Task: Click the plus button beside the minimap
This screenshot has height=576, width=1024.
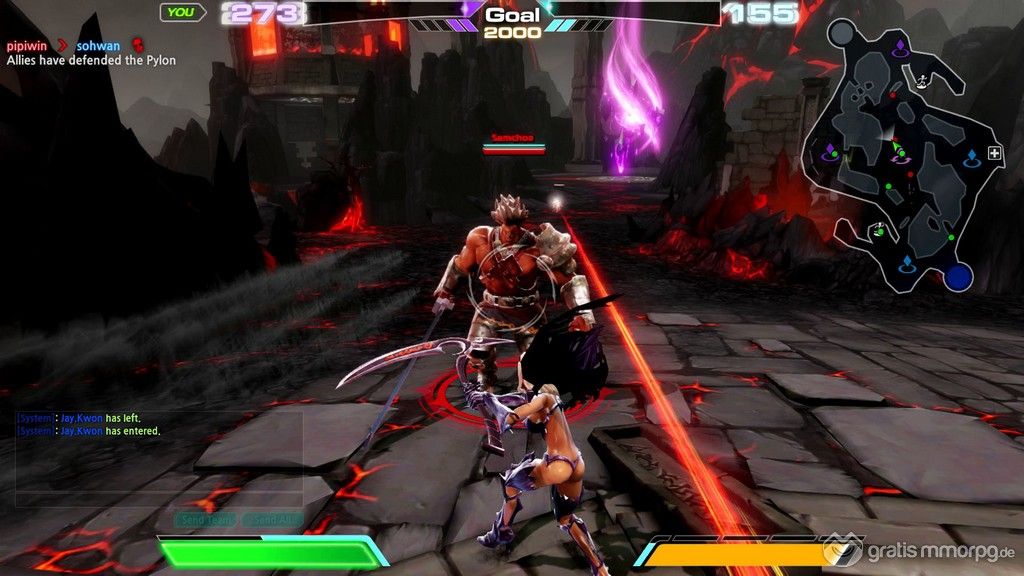Action: pyautogui.click(x=994, y=153)
